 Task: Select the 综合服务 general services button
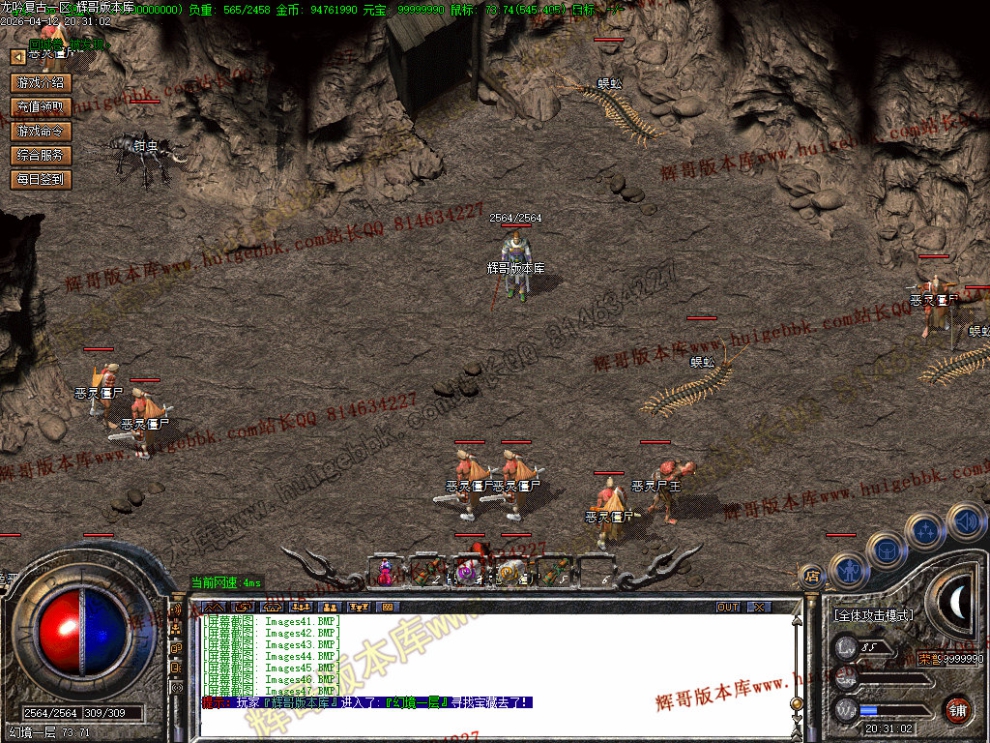(41, 155)
